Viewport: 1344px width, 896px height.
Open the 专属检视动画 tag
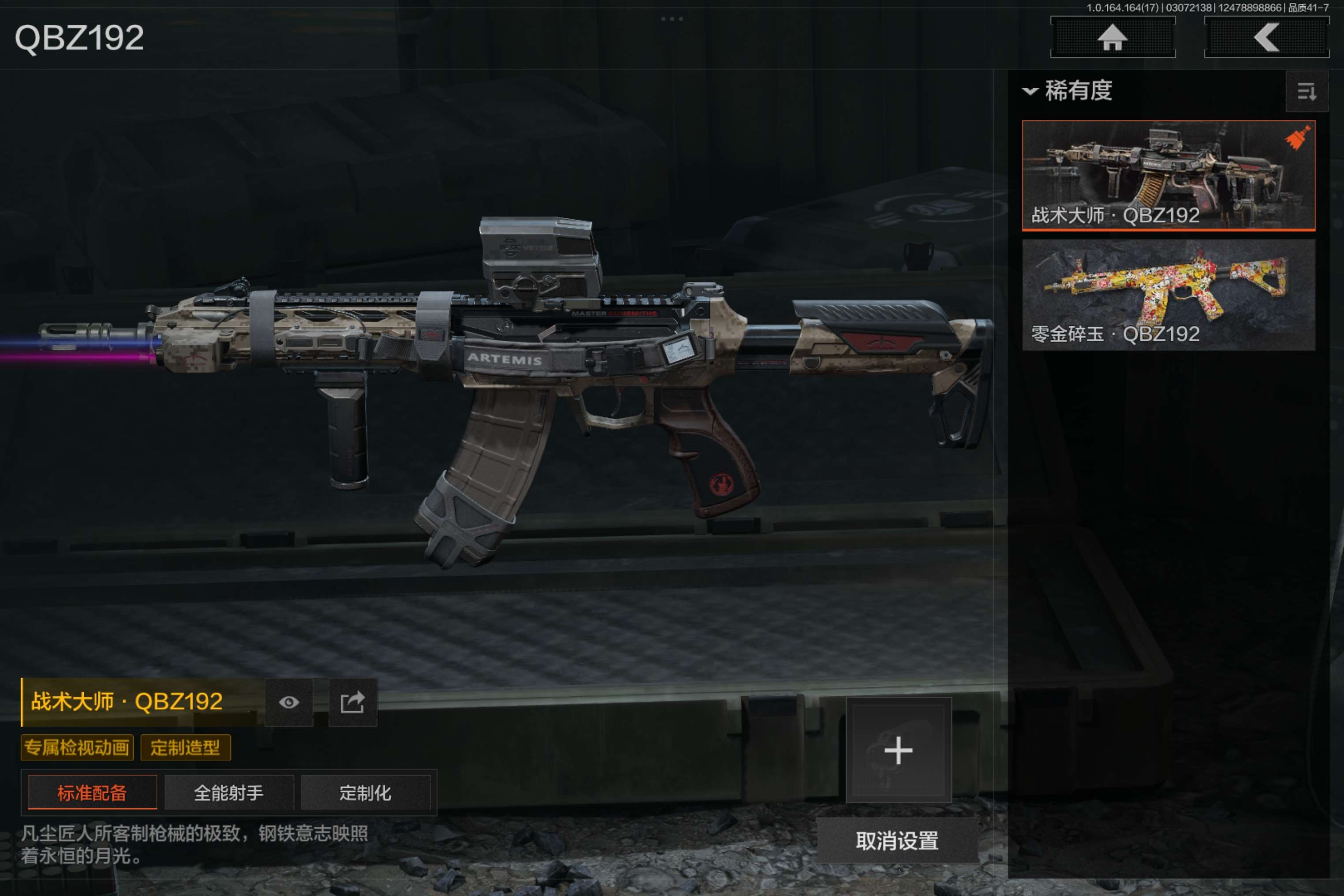pos(77,747)
